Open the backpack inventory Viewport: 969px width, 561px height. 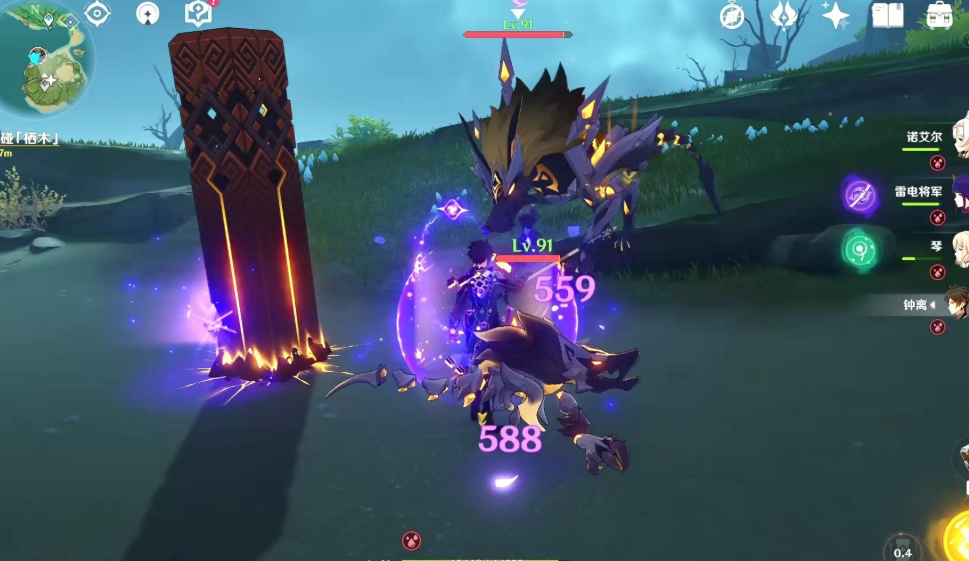pyautogui.click(x=939, y=15)
